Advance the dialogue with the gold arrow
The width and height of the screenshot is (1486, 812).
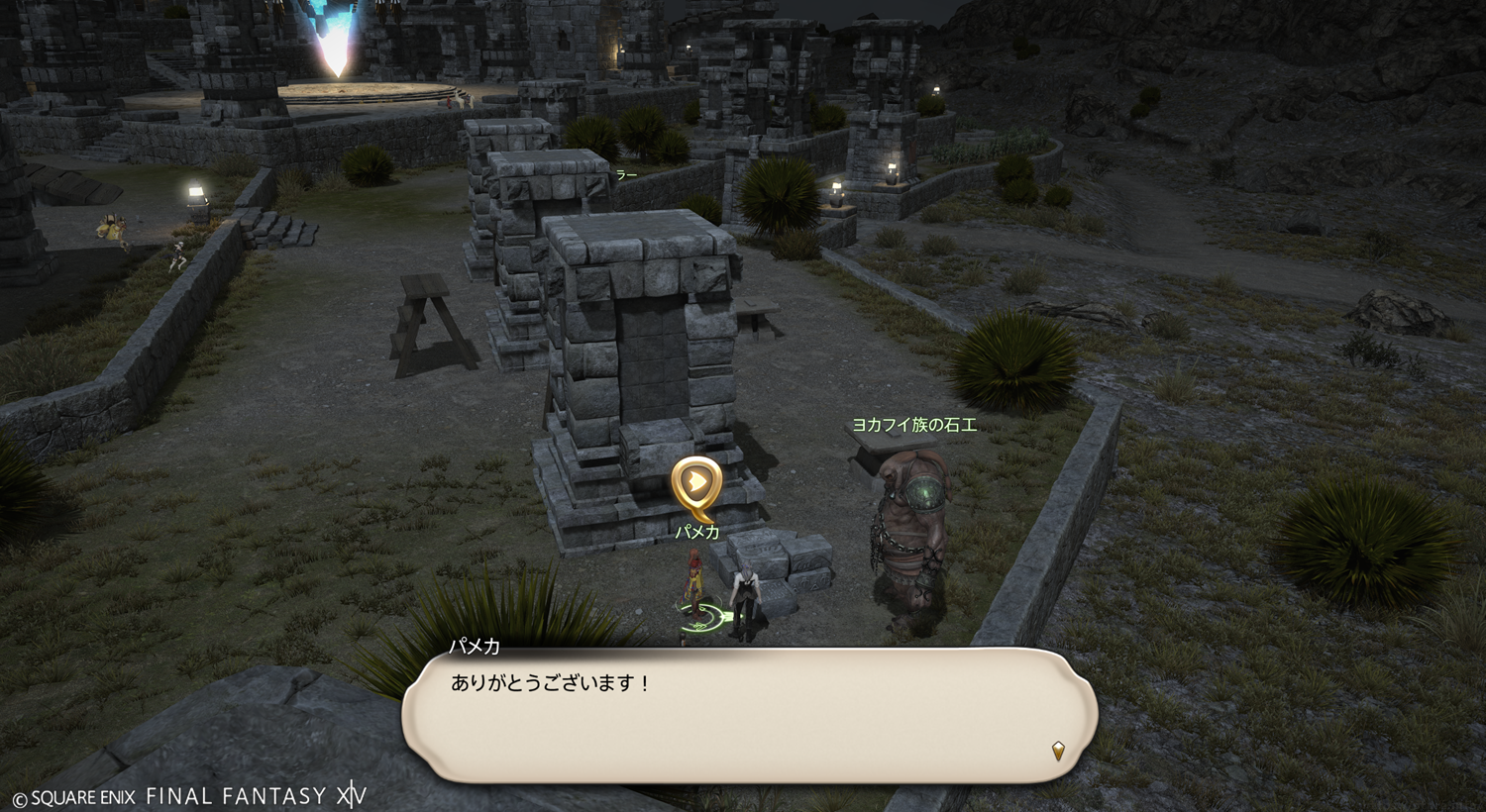point(1057,751)
